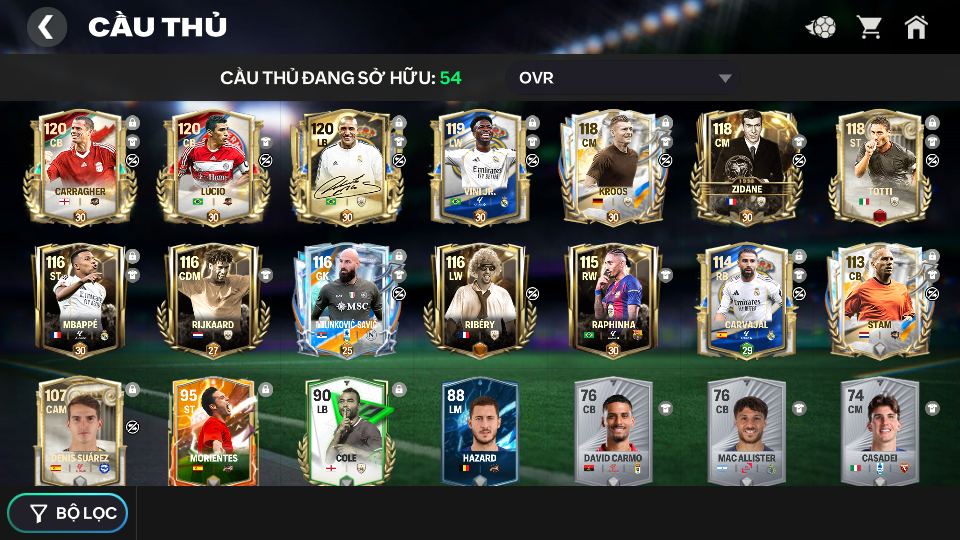Go back with the arrow button

pos(46,27)
